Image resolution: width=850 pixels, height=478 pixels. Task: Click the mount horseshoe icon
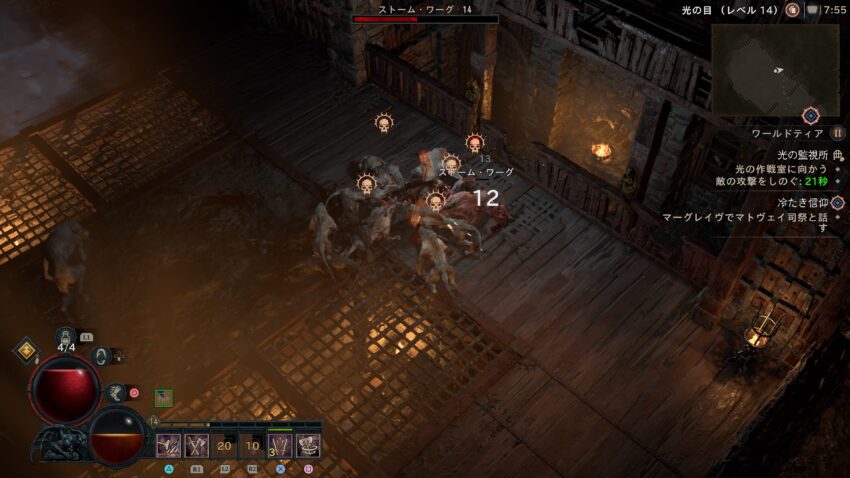click(101, 355)
